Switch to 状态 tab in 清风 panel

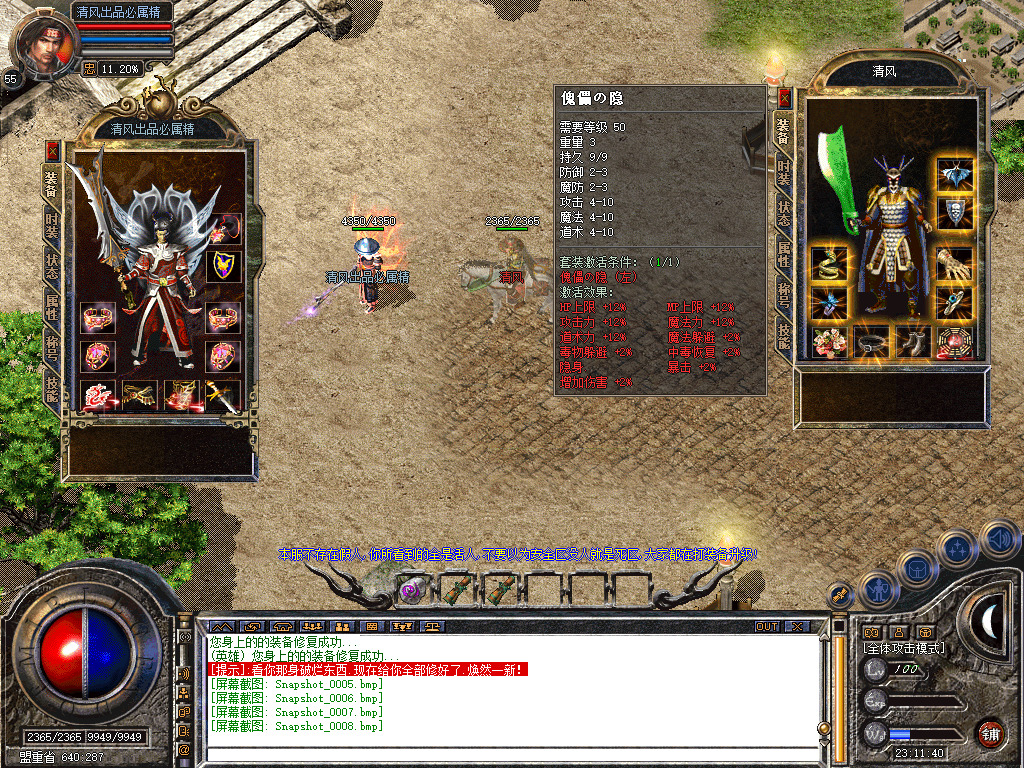(x=785, y=214)
